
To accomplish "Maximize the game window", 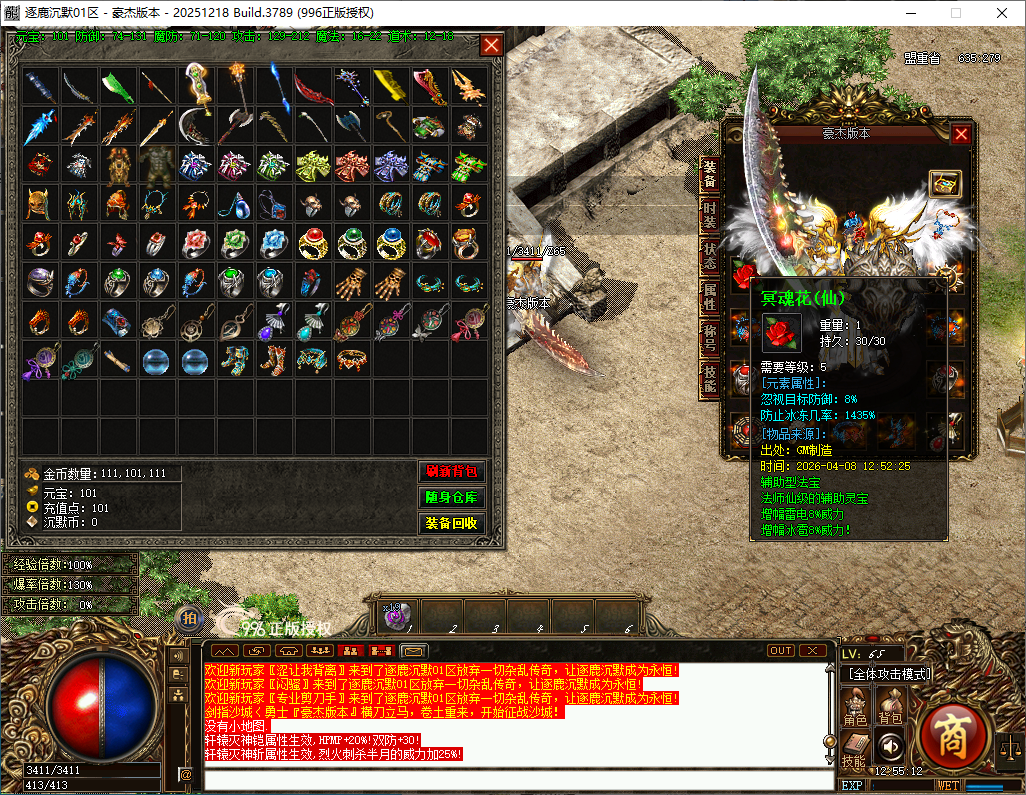I will (x=955, y=13).
